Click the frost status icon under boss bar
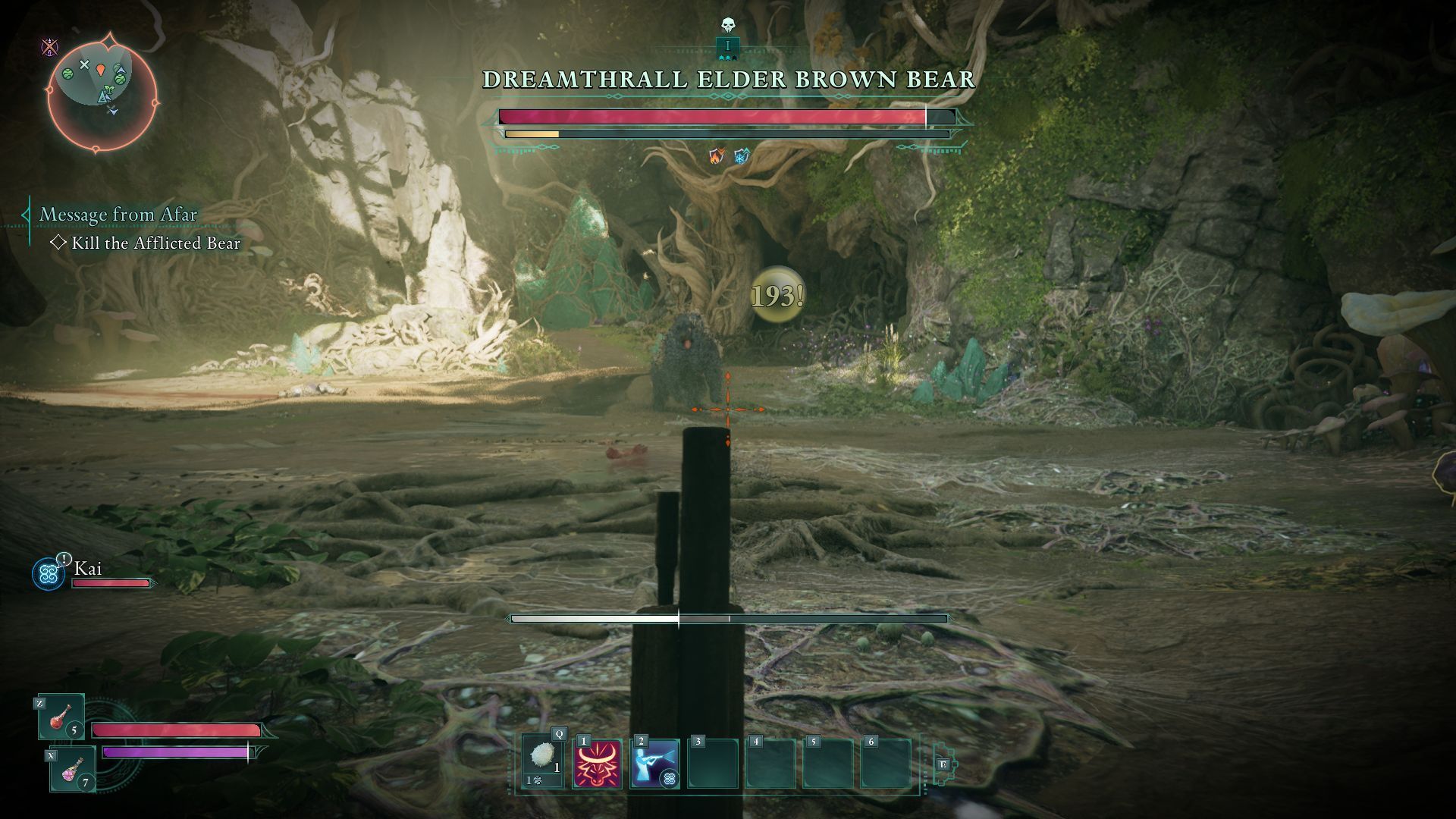This screenshot has width=1456, height=819. pos(741,156)
